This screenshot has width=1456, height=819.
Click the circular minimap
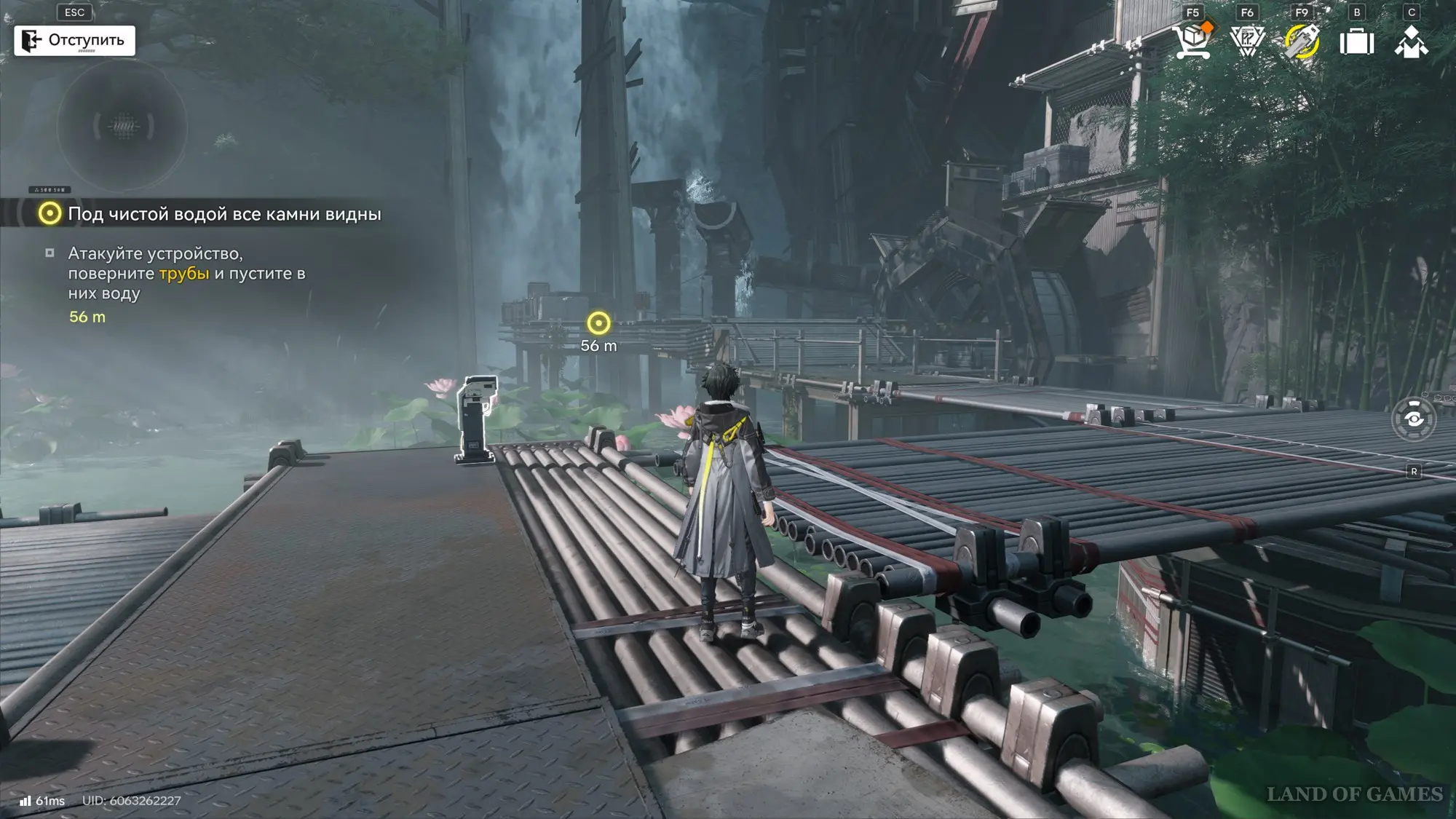[x=122, y=125]
